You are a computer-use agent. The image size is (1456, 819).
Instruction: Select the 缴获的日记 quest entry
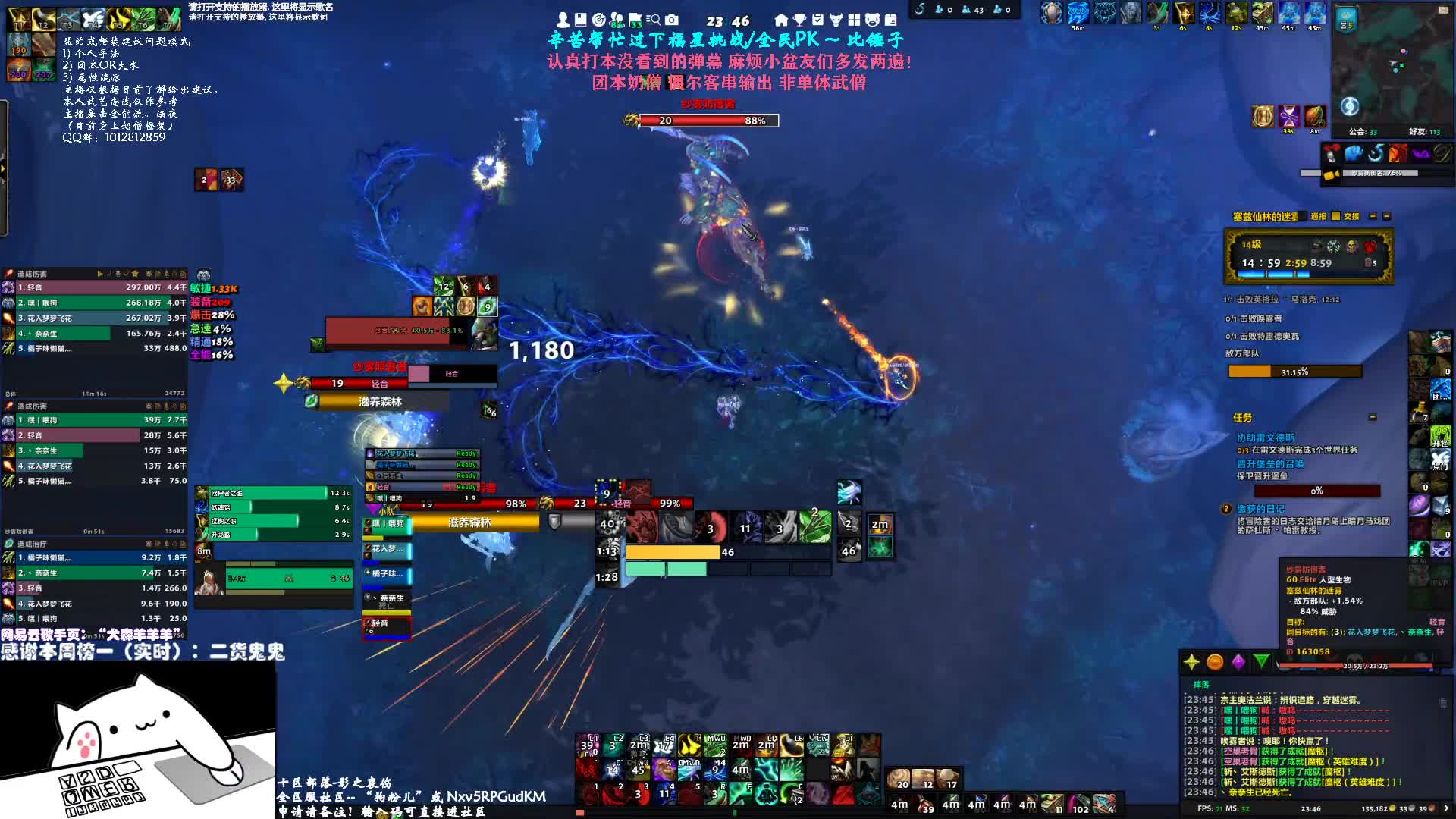click(1260, 509)
